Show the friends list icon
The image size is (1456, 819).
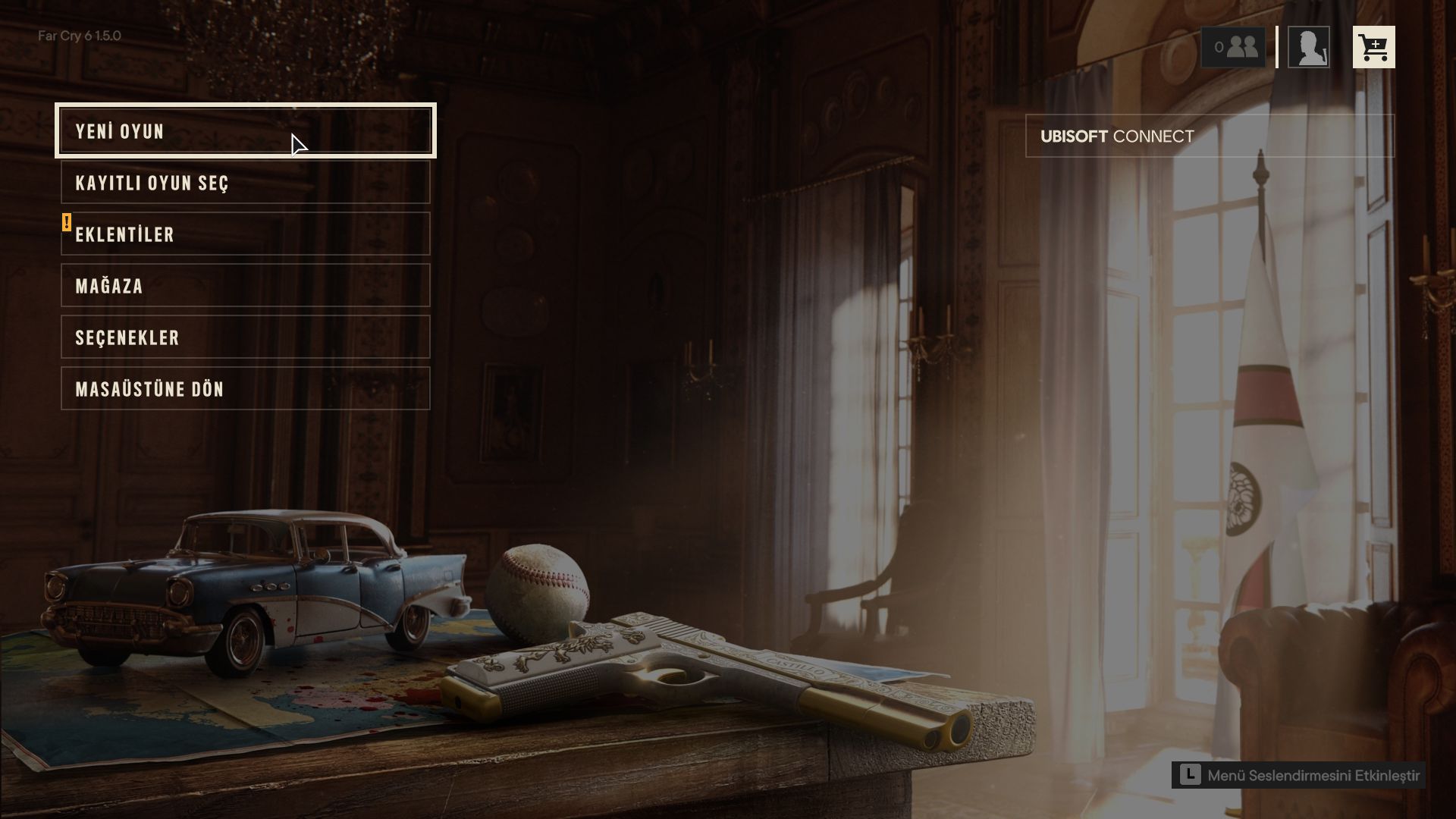click(1233, 47)
